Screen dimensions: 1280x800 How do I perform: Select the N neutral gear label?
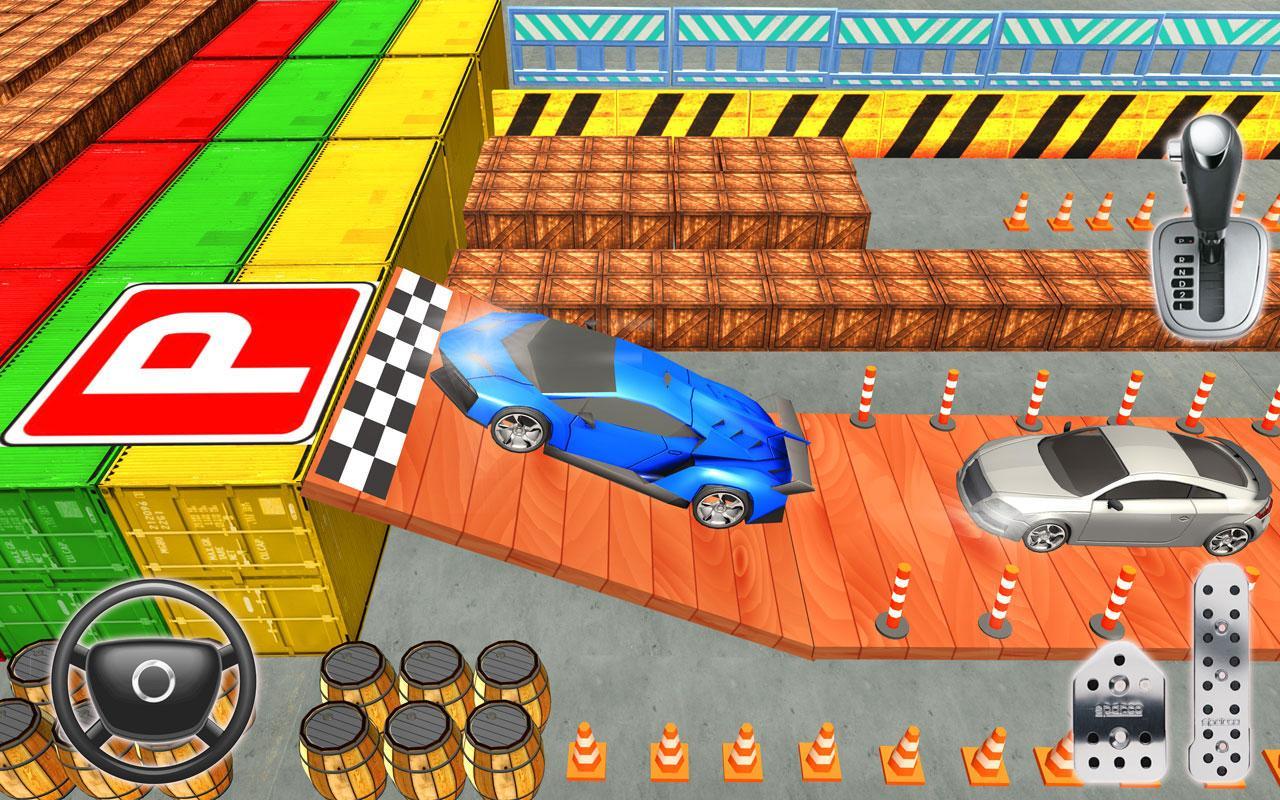pyautogui.click(x=1180, y=272)
